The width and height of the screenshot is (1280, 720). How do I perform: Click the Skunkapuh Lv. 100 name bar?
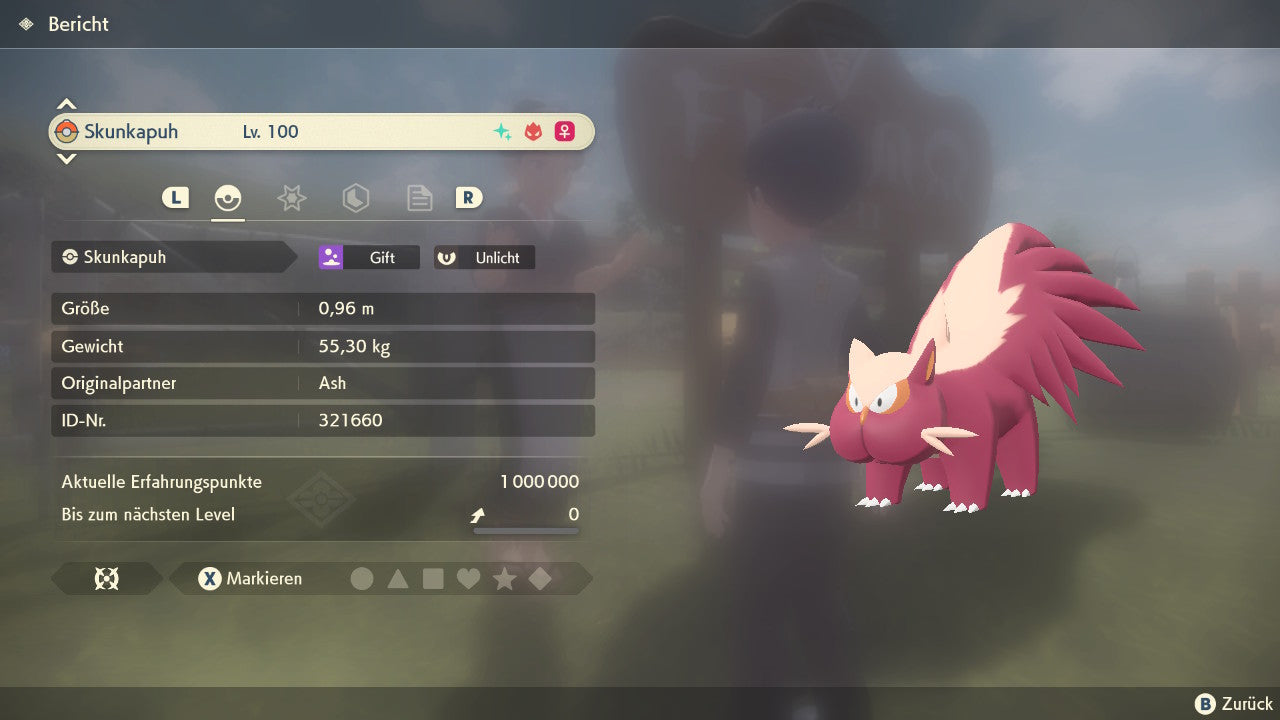click(322, 132)
